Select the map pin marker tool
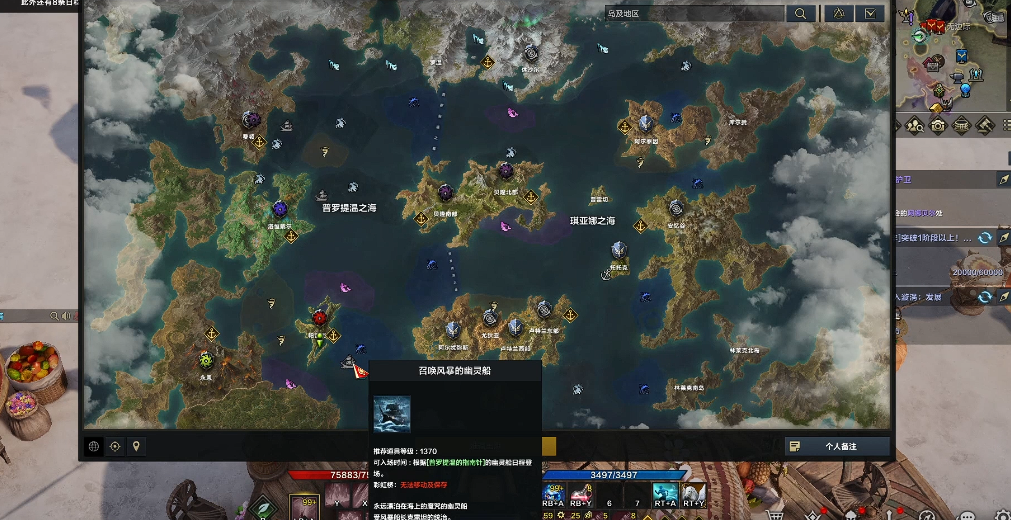This screenshot has height=520, width=1011. [136, 446]
